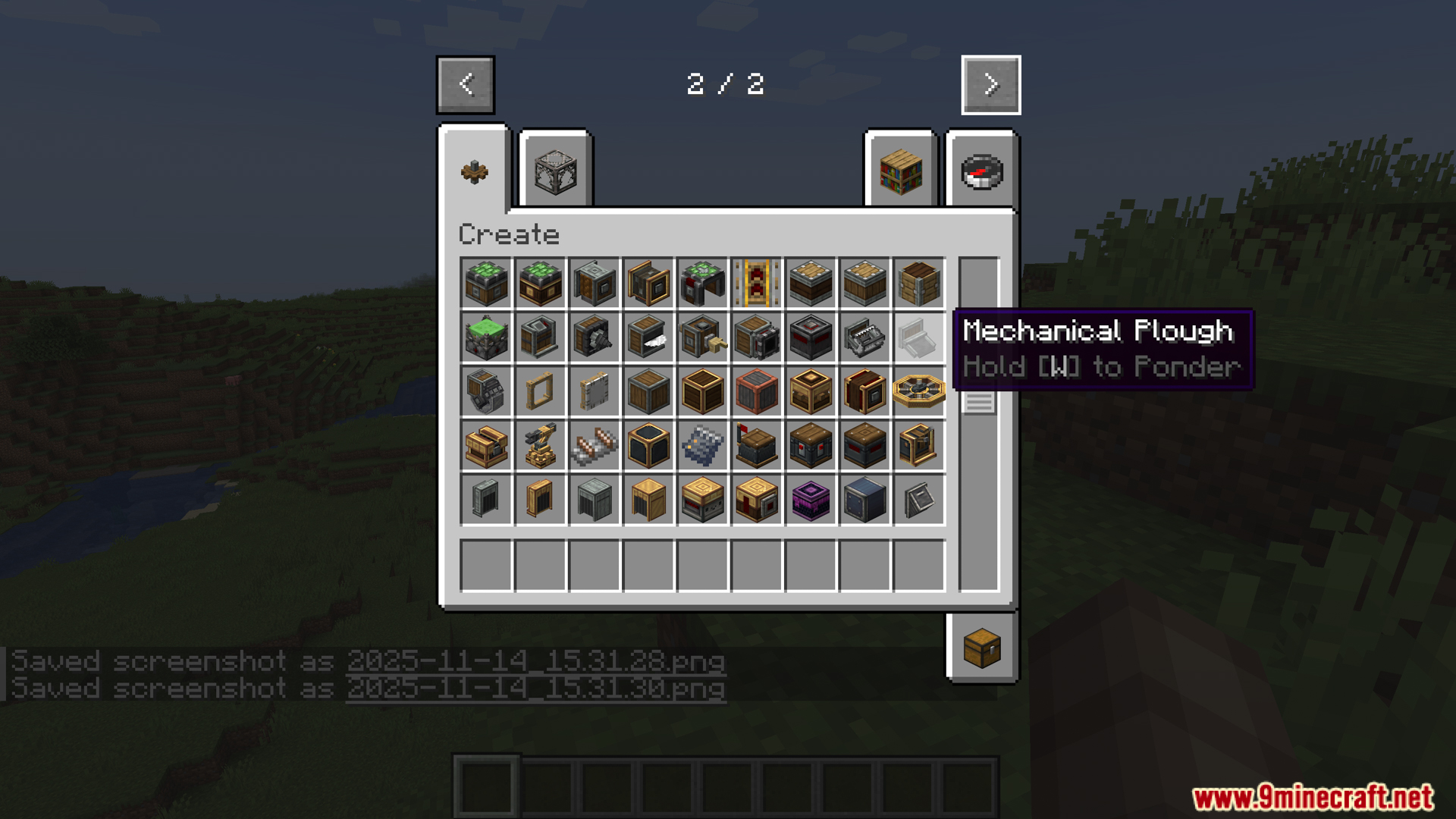Open the compass search items tab
1456x819 pixels.
click(x=981, y=171)
